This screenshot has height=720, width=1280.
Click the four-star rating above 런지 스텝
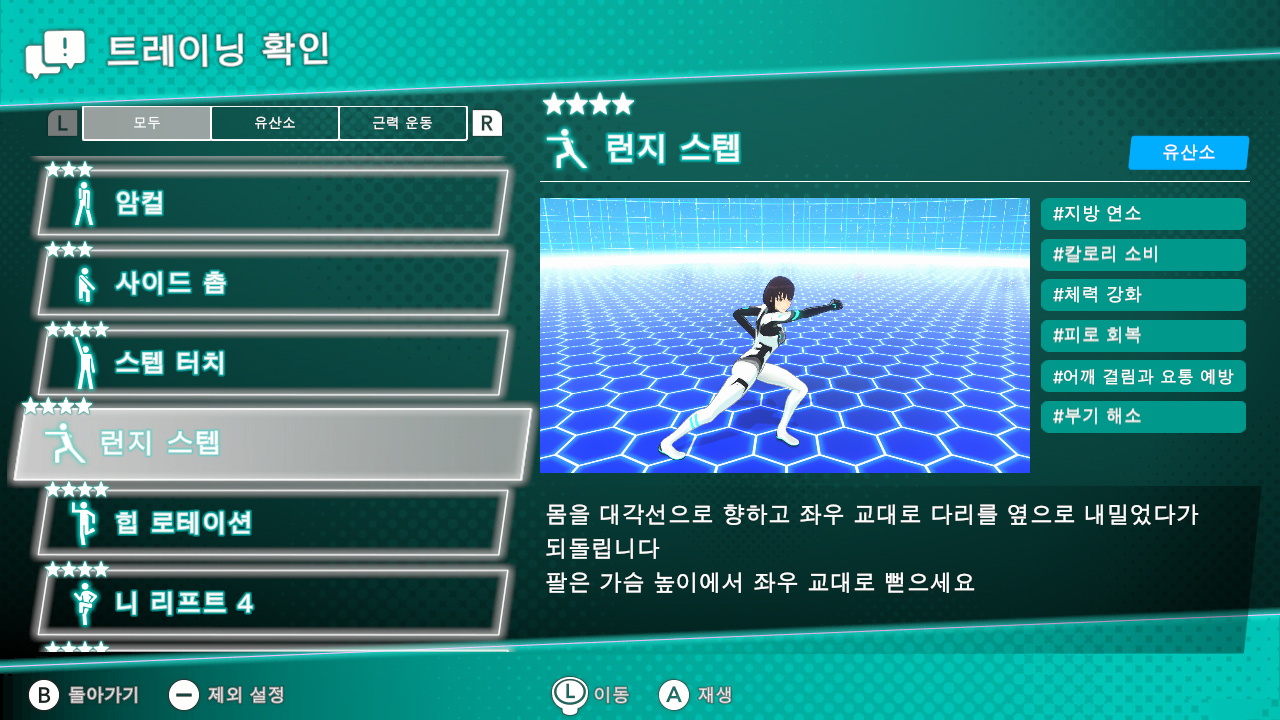click(x=590, y=103)
